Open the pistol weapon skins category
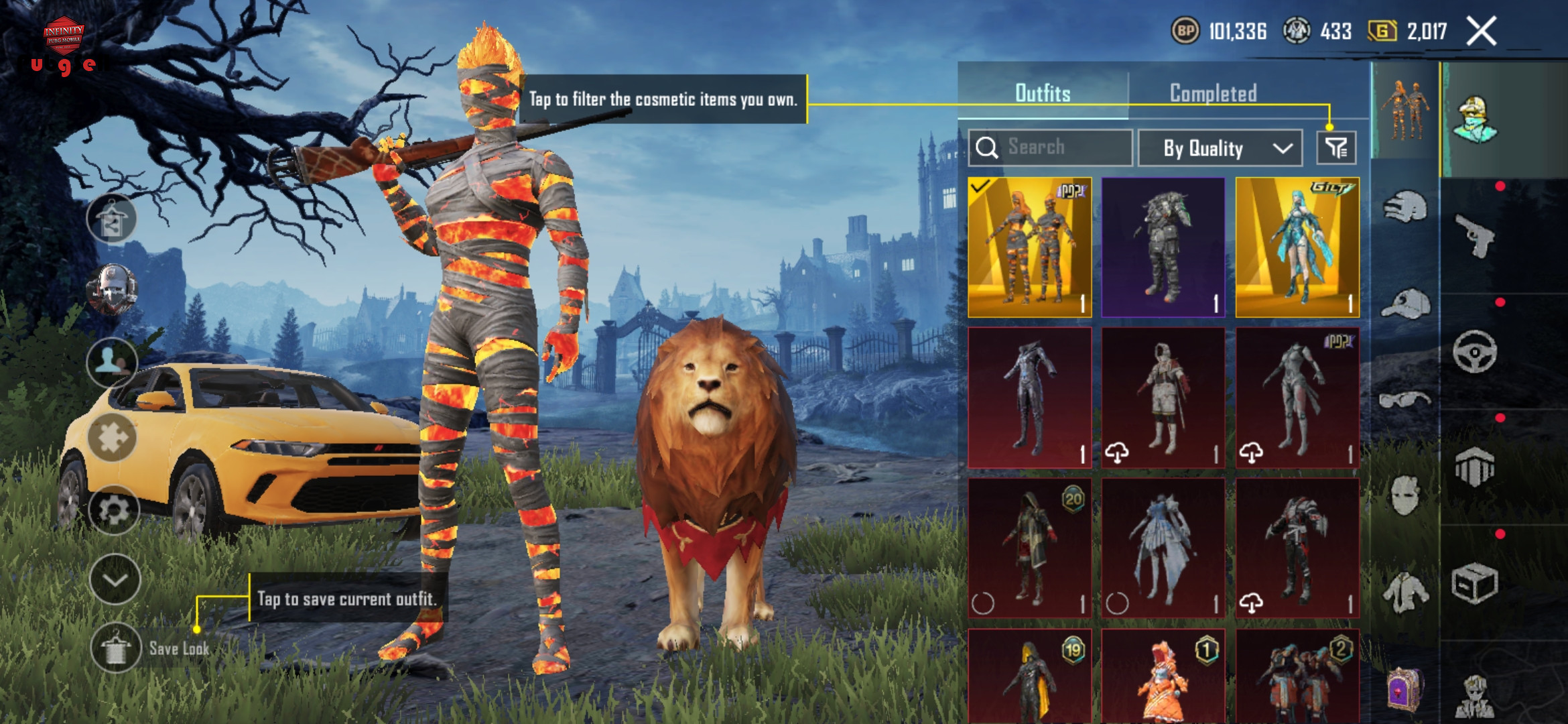The width and height of the screenshot is (1568, 724). [x=1474, y=236]
